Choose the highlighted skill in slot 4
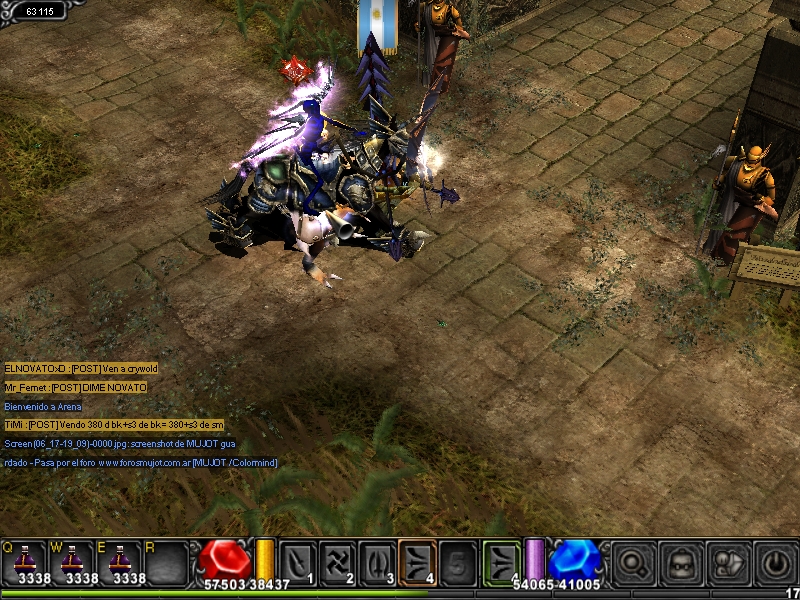This screenshot has width=800, height=600. point(417,561)
